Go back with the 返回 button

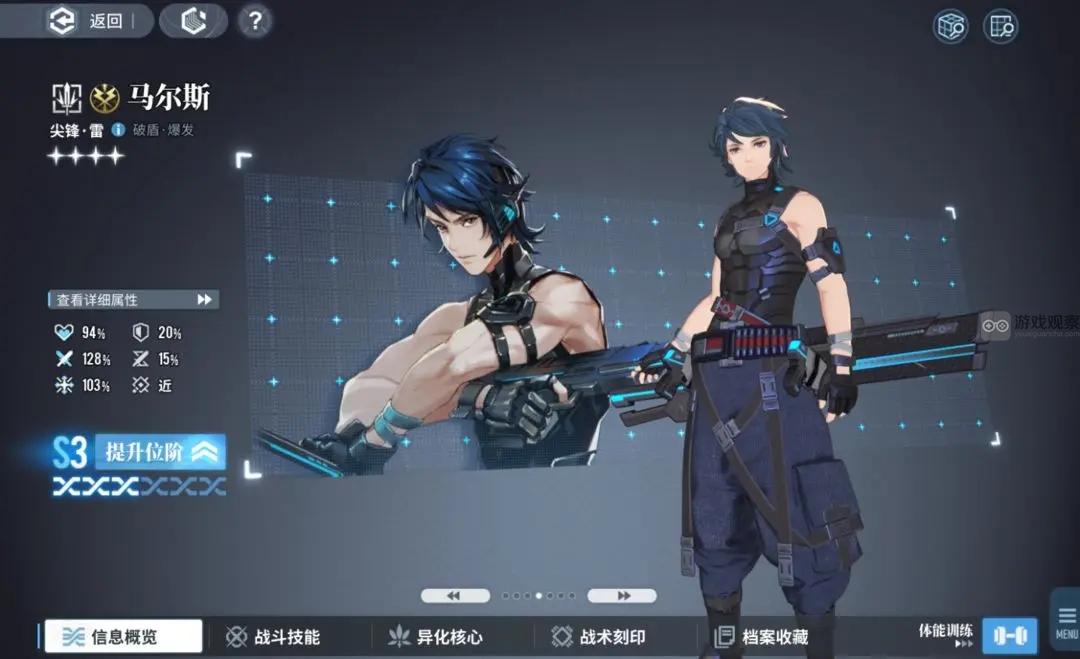tap(92, 21)
